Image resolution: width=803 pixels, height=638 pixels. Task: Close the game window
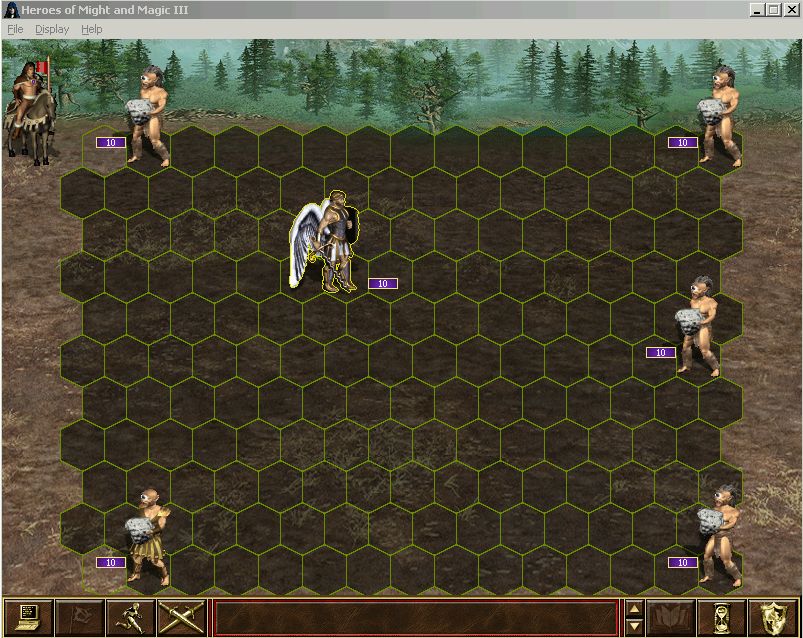792,10
